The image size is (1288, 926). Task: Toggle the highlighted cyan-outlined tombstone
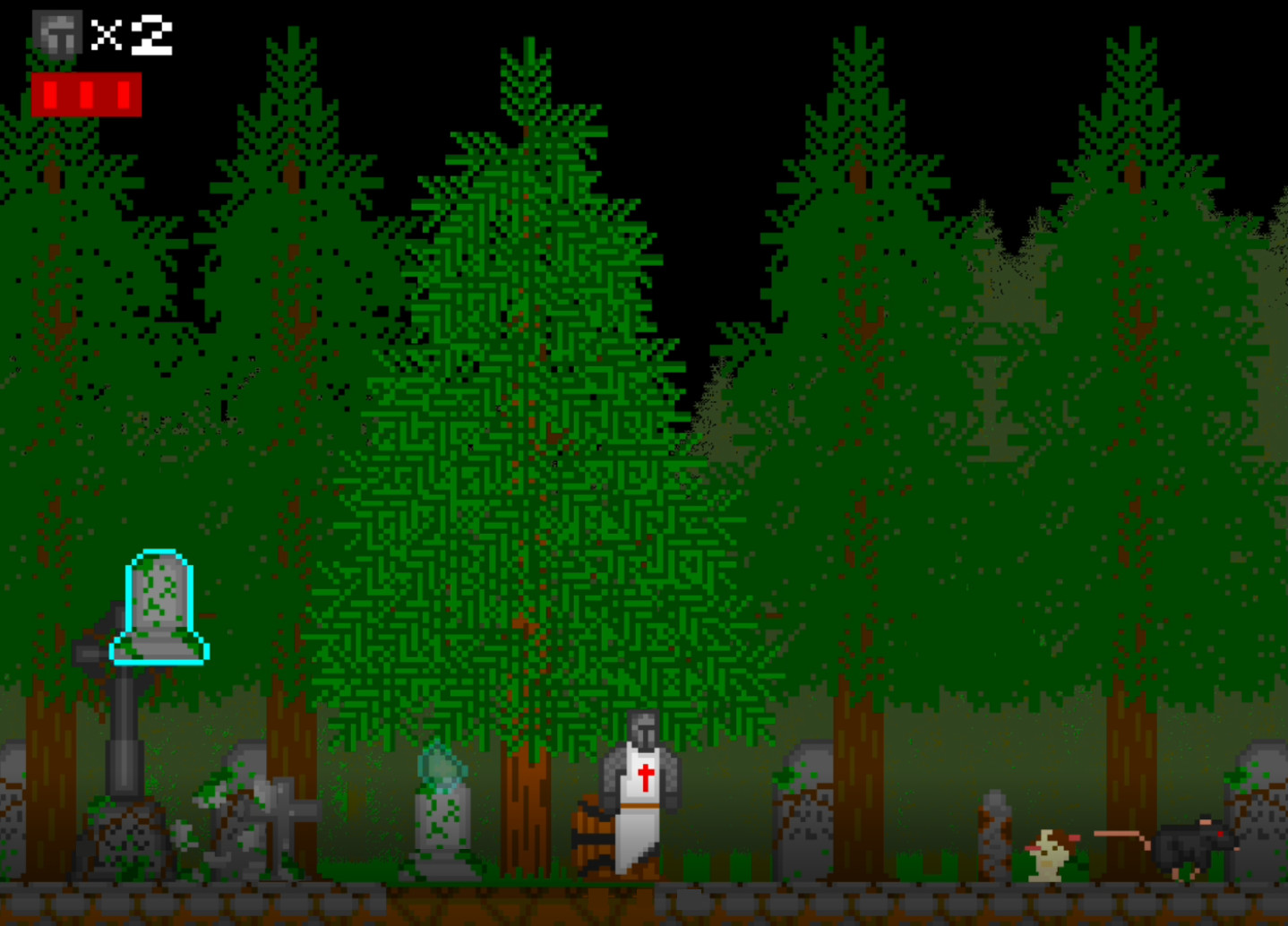point(159,604)
